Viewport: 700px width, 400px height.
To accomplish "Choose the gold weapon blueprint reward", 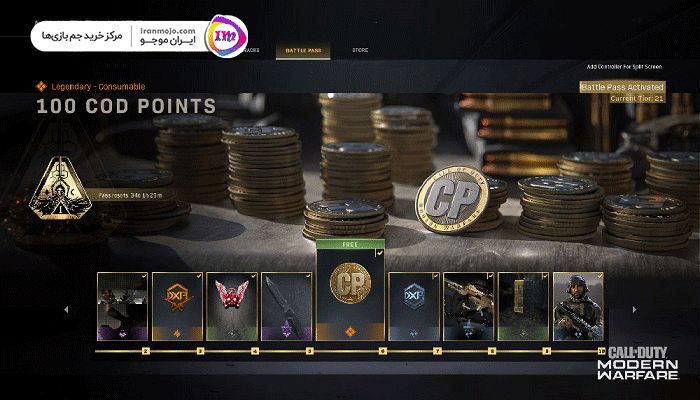I will (x=468, y=305).
